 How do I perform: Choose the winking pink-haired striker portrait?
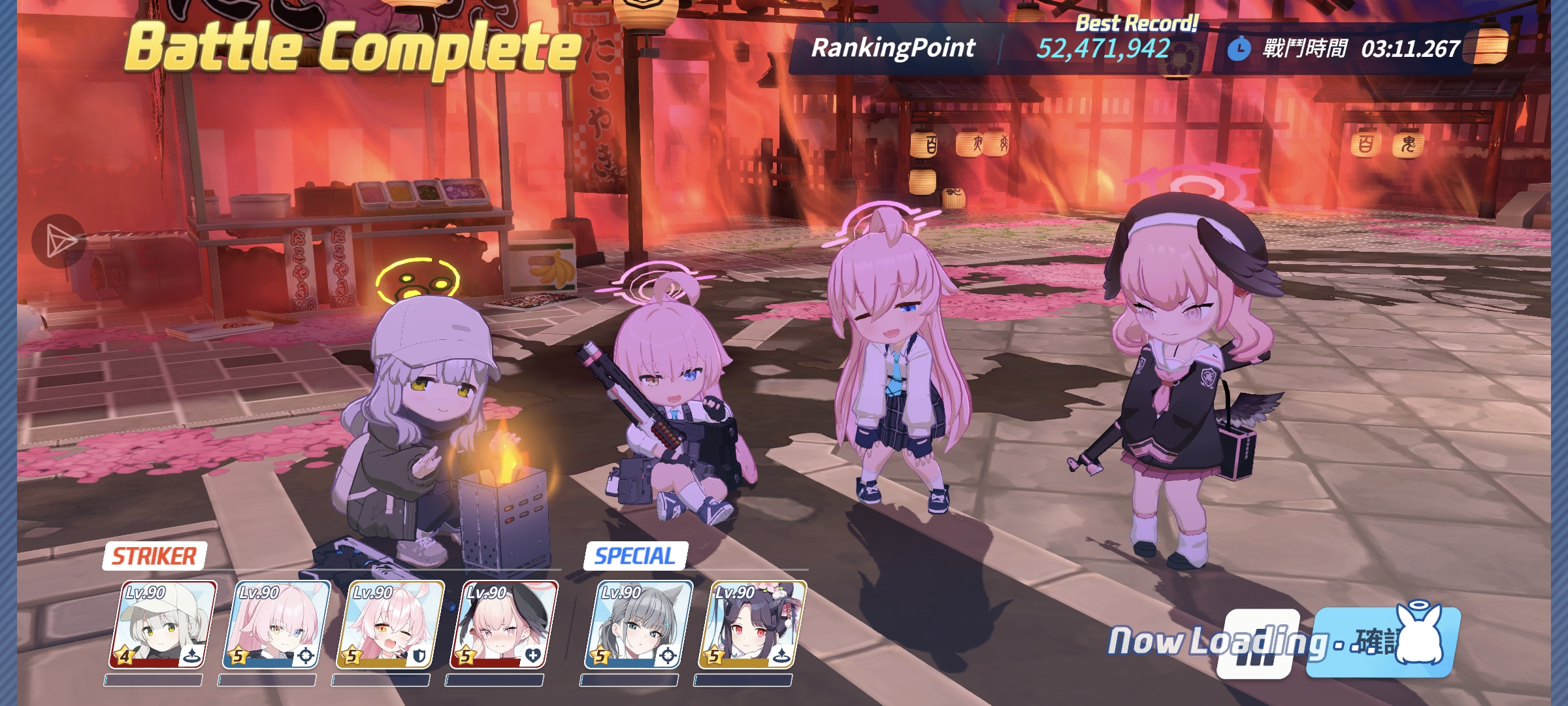tap(390, 624)
